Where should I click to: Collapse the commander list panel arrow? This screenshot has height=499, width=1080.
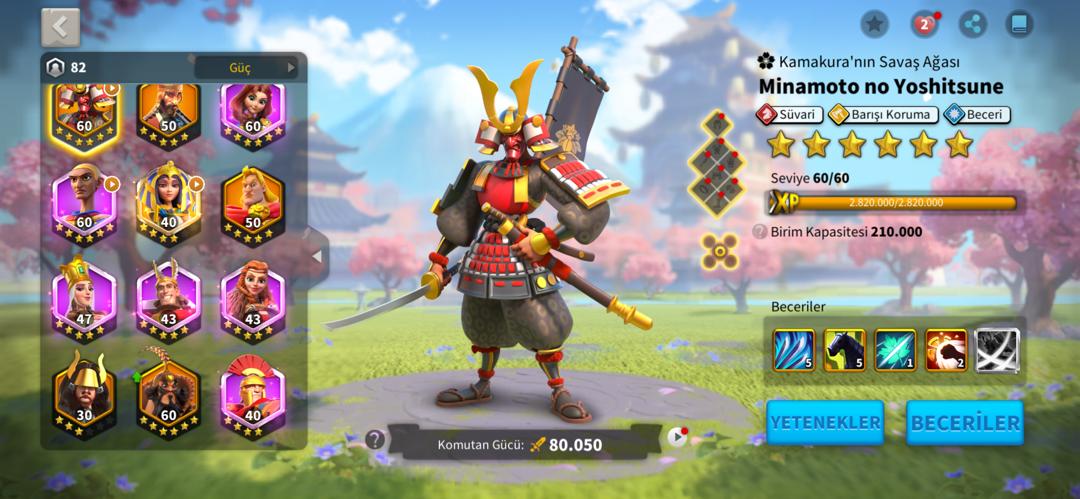pos(317,256)
